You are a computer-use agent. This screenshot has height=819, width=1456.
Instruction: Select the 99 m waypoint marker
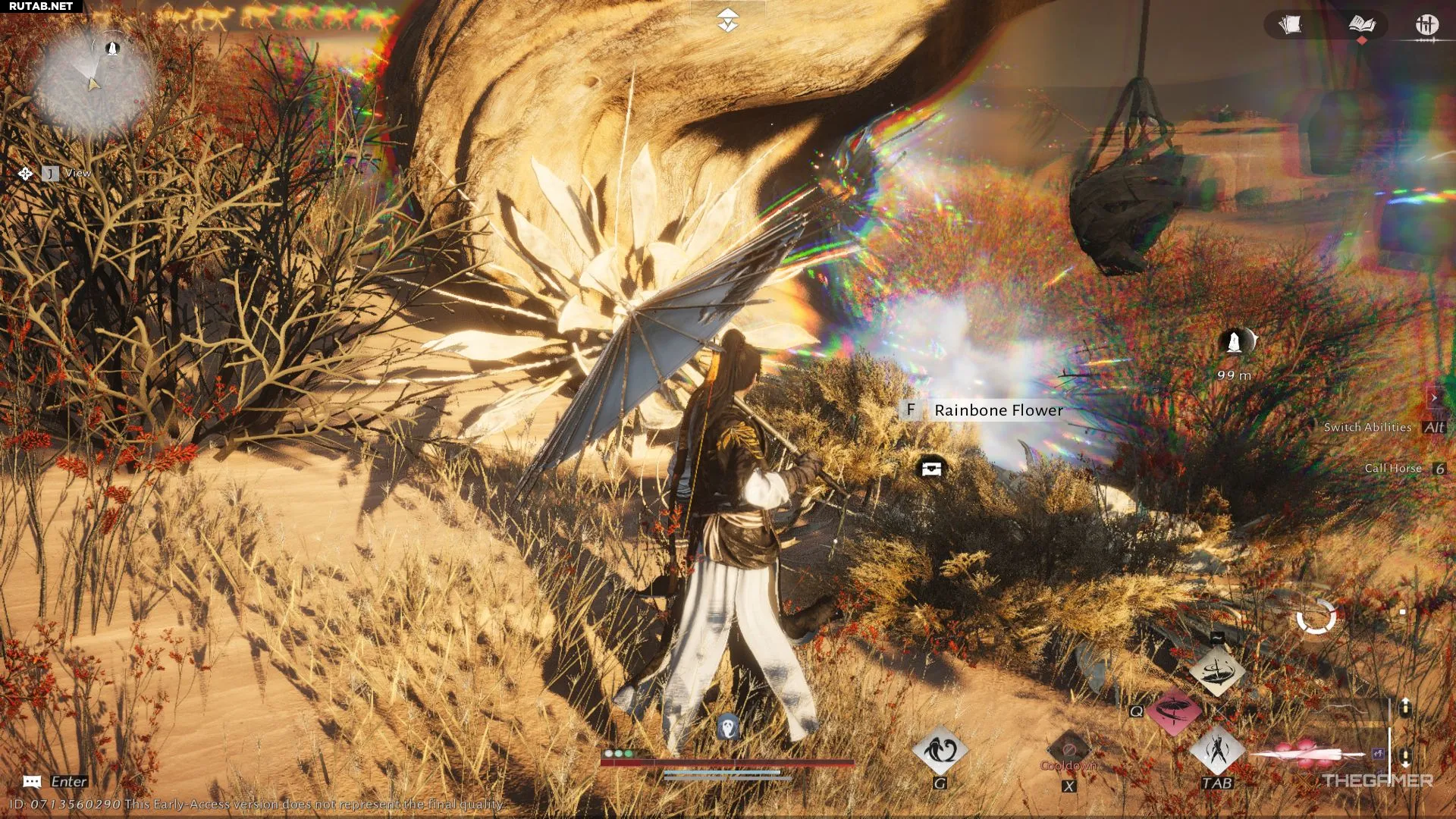pos(1235,343)
